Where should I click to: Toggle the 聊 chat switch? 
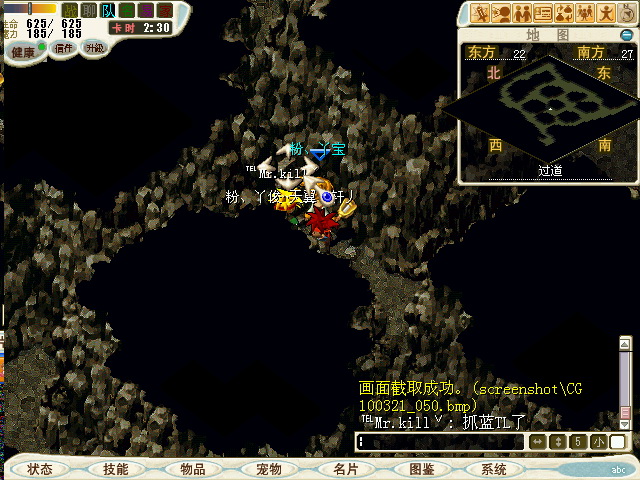click(x=88, y=10)
